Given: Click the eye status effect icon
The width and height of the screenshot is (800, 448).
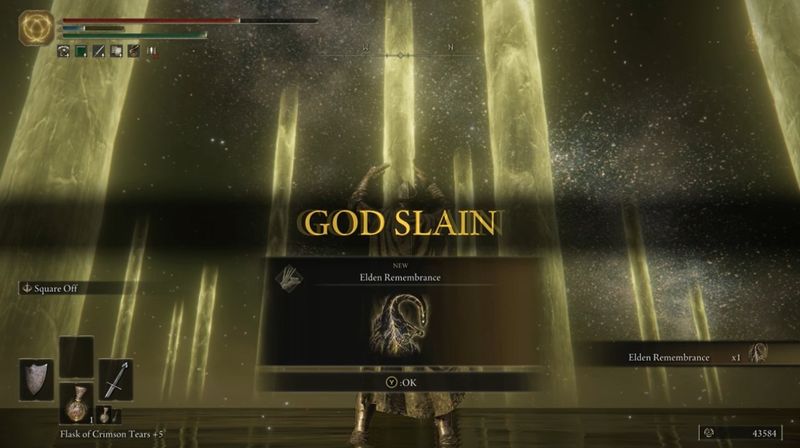Looking at the screenshot, I should [63, 51].
